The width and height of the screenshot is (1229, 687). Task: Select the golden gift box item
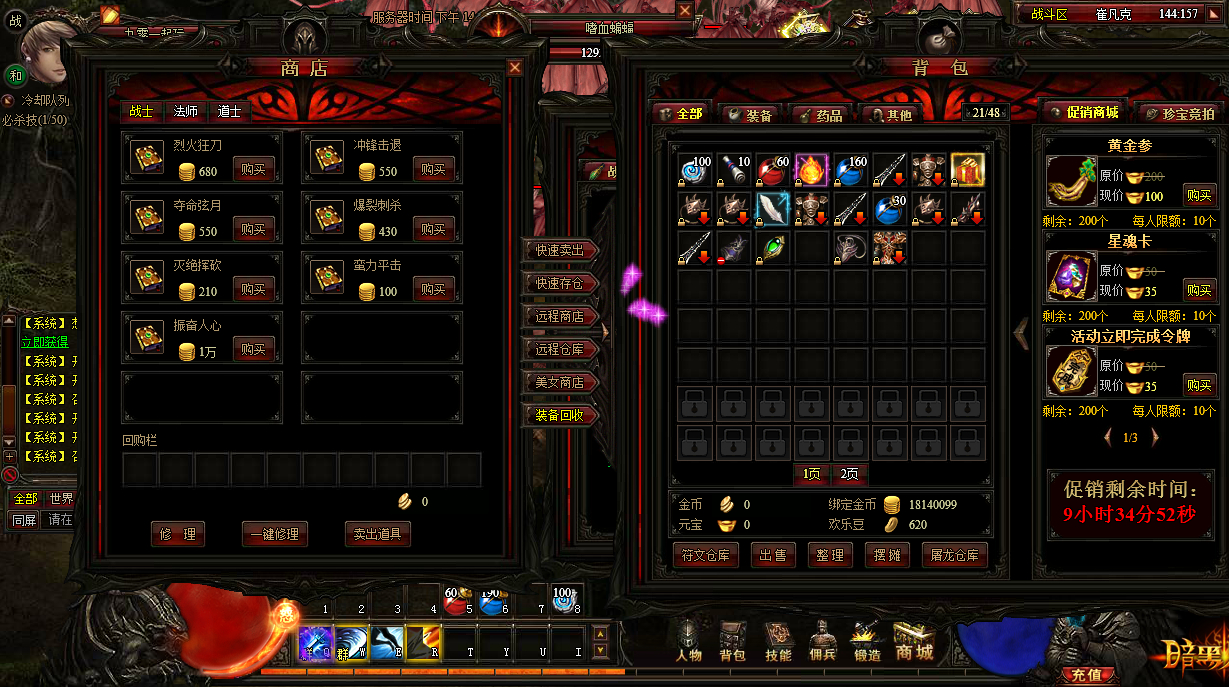(x=967, y=170)
